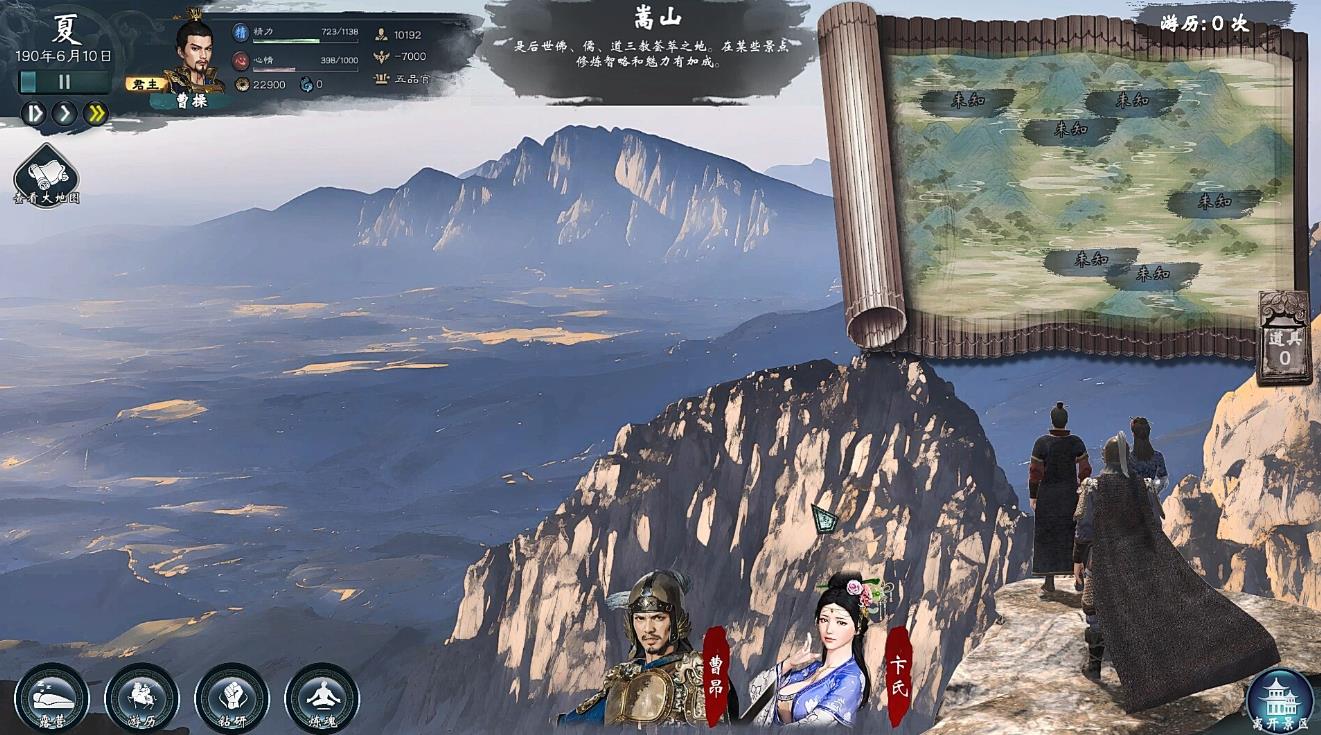Screen dimensions: 1321x735
Task: Select the study action (钻研)
Action: [x=232, y=697]
